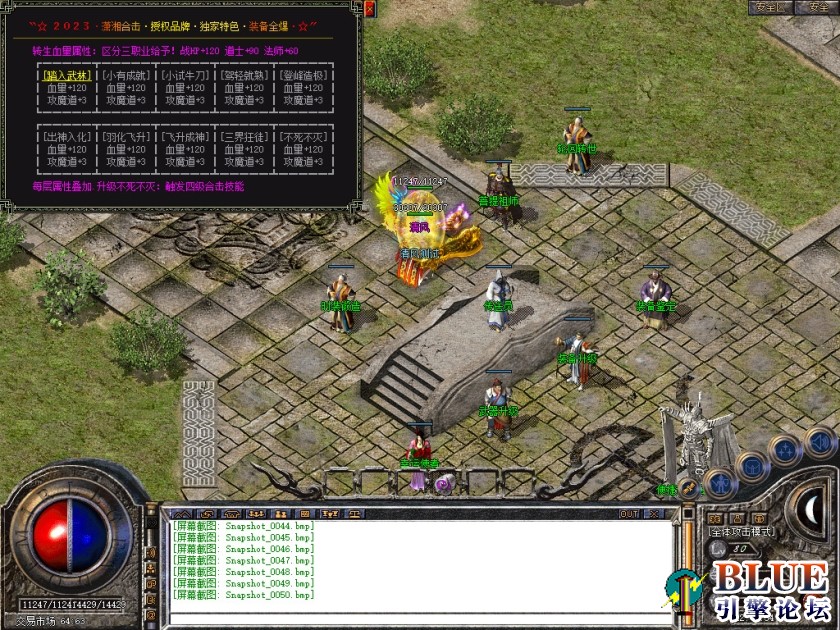
Task: Close the rebirth attributes panel
Action: pos(370,10)
